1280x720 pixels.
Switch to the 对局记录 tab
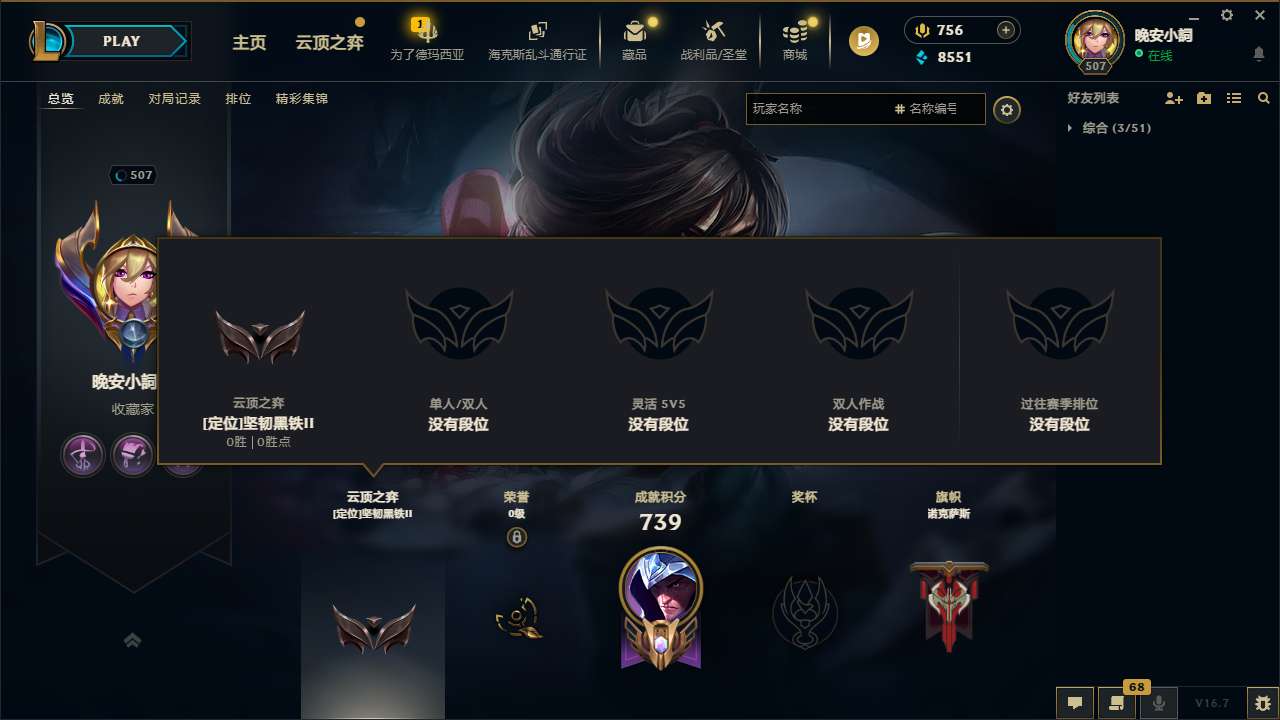(175, 98)
